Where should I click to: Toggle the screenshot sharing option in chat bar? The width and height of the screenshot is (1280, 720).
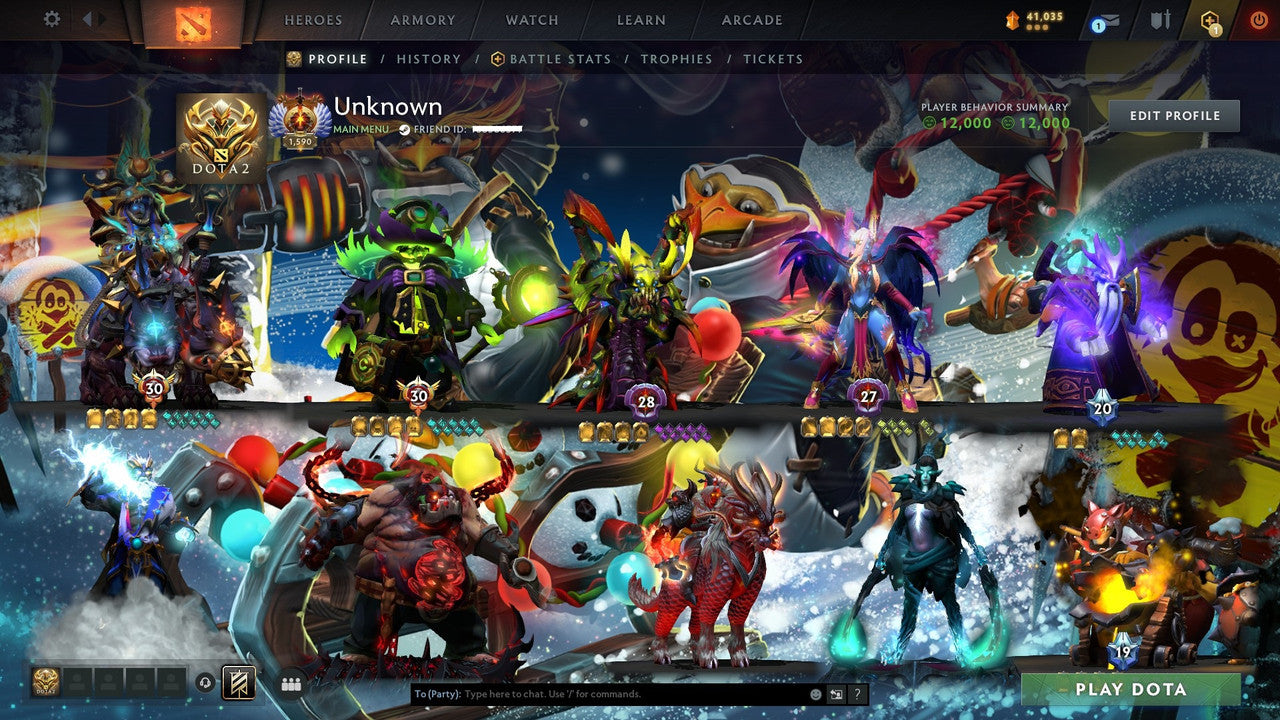pos(836,694)
